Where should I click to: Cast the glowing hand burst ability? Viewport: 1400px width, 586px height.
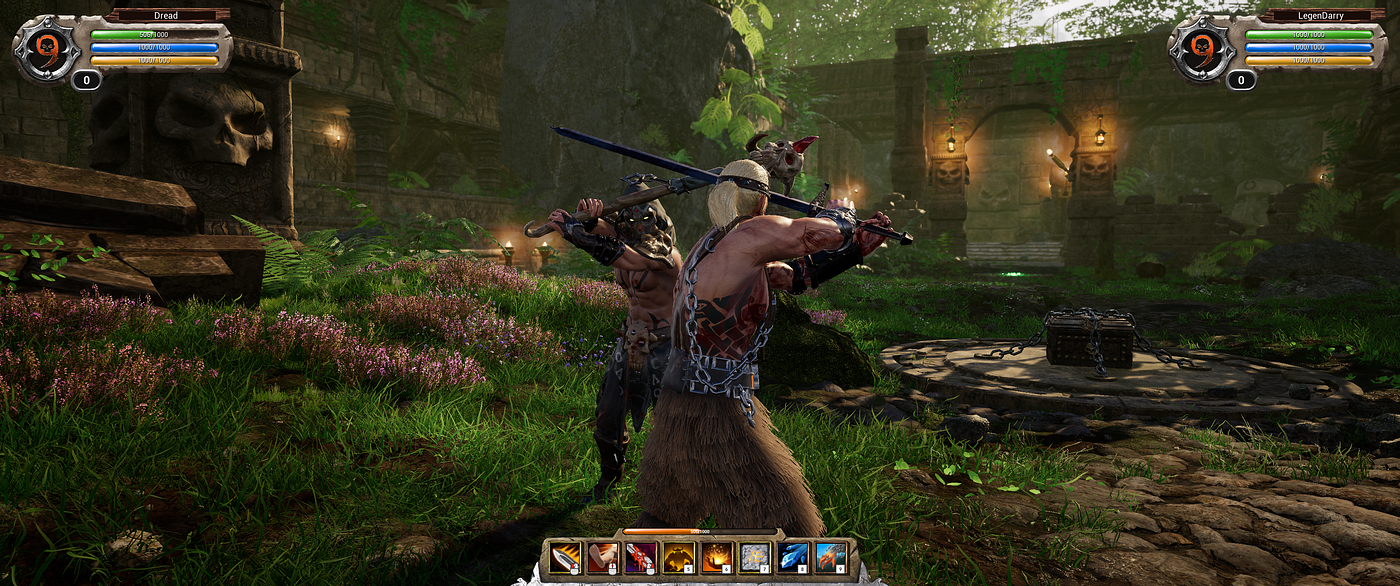click(x=716, y=557)
